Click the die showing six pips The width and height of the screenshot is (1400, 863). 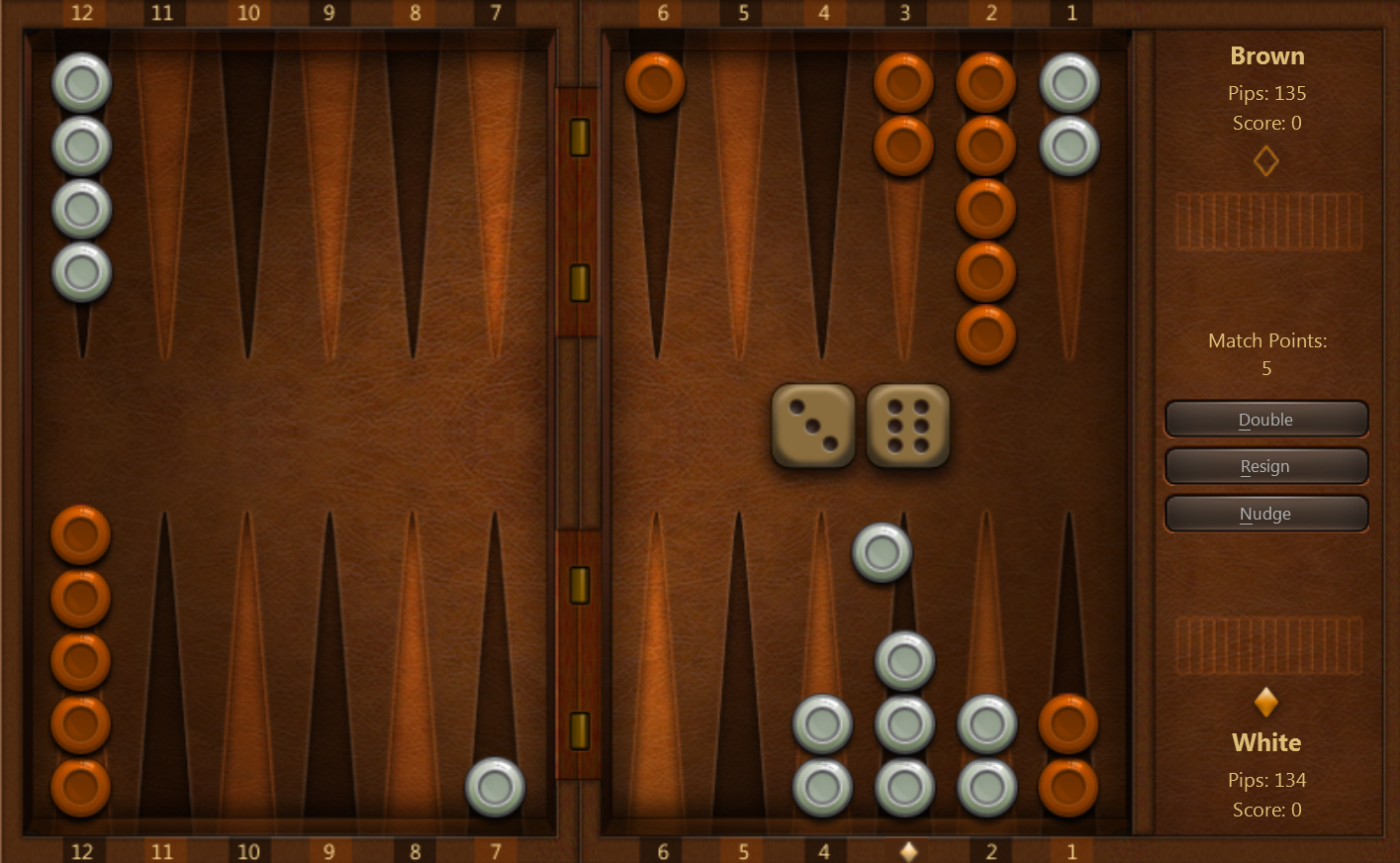pyautogui.click(x=906, y=426)
